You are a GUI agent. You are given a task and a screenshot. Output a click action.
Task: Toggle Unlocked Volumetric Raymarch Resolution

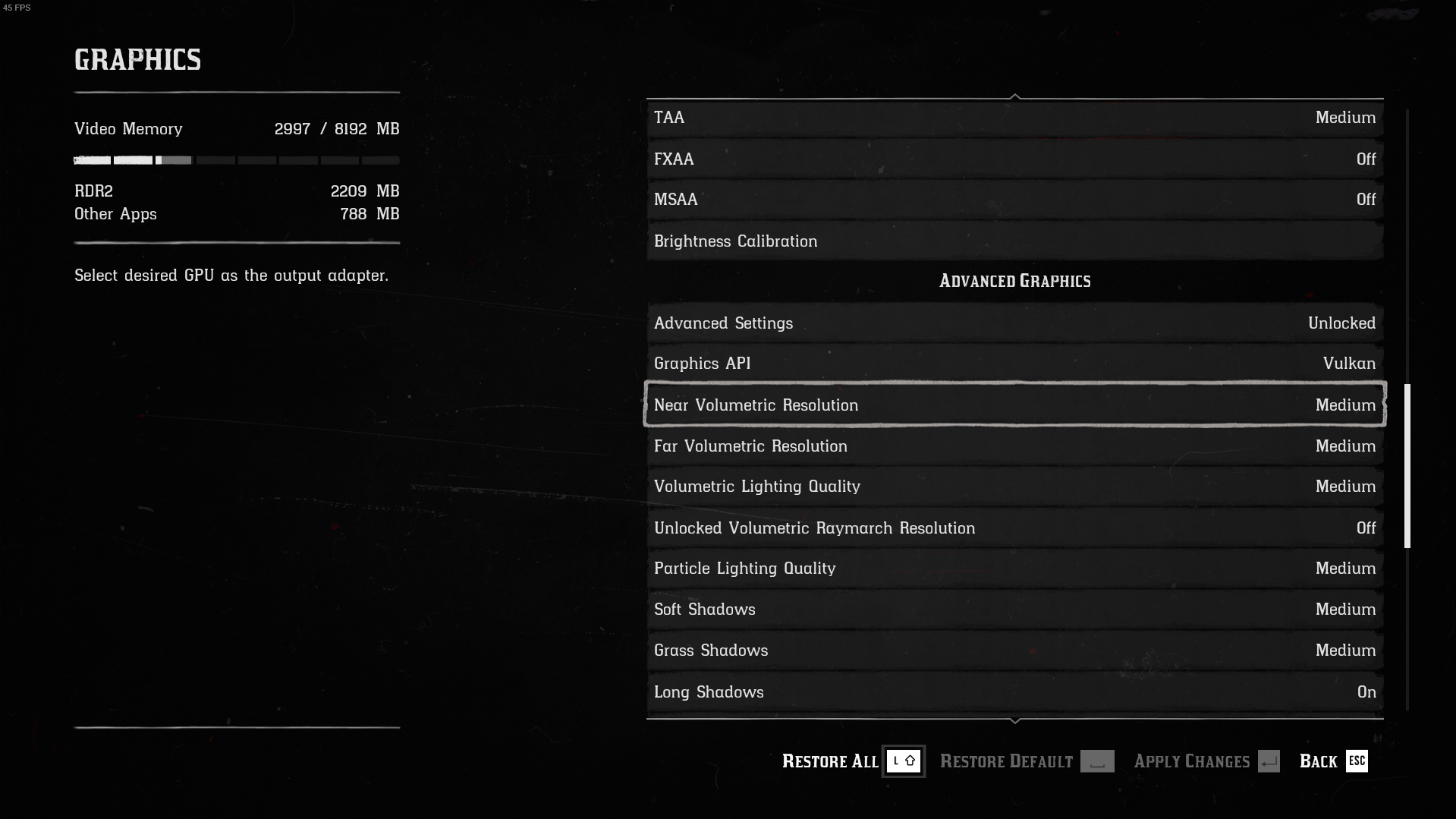point(1014,528)
